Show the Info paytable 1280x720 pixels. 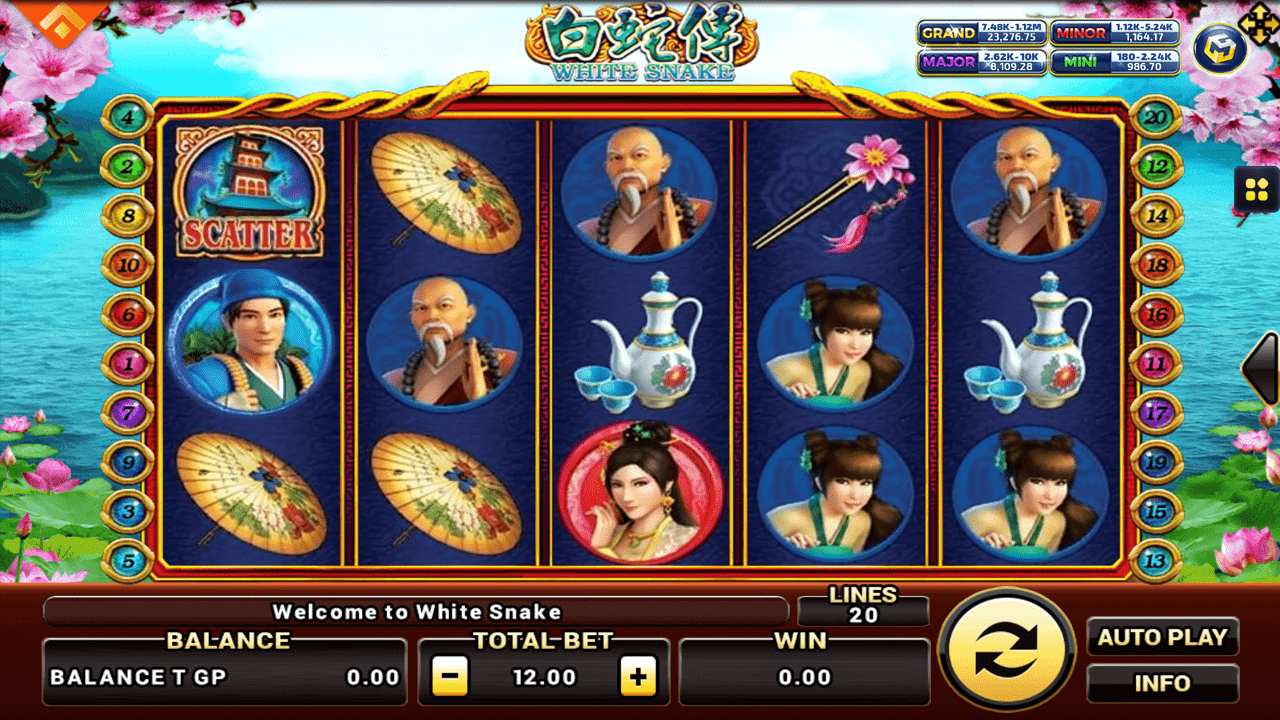click(1162, 684)
